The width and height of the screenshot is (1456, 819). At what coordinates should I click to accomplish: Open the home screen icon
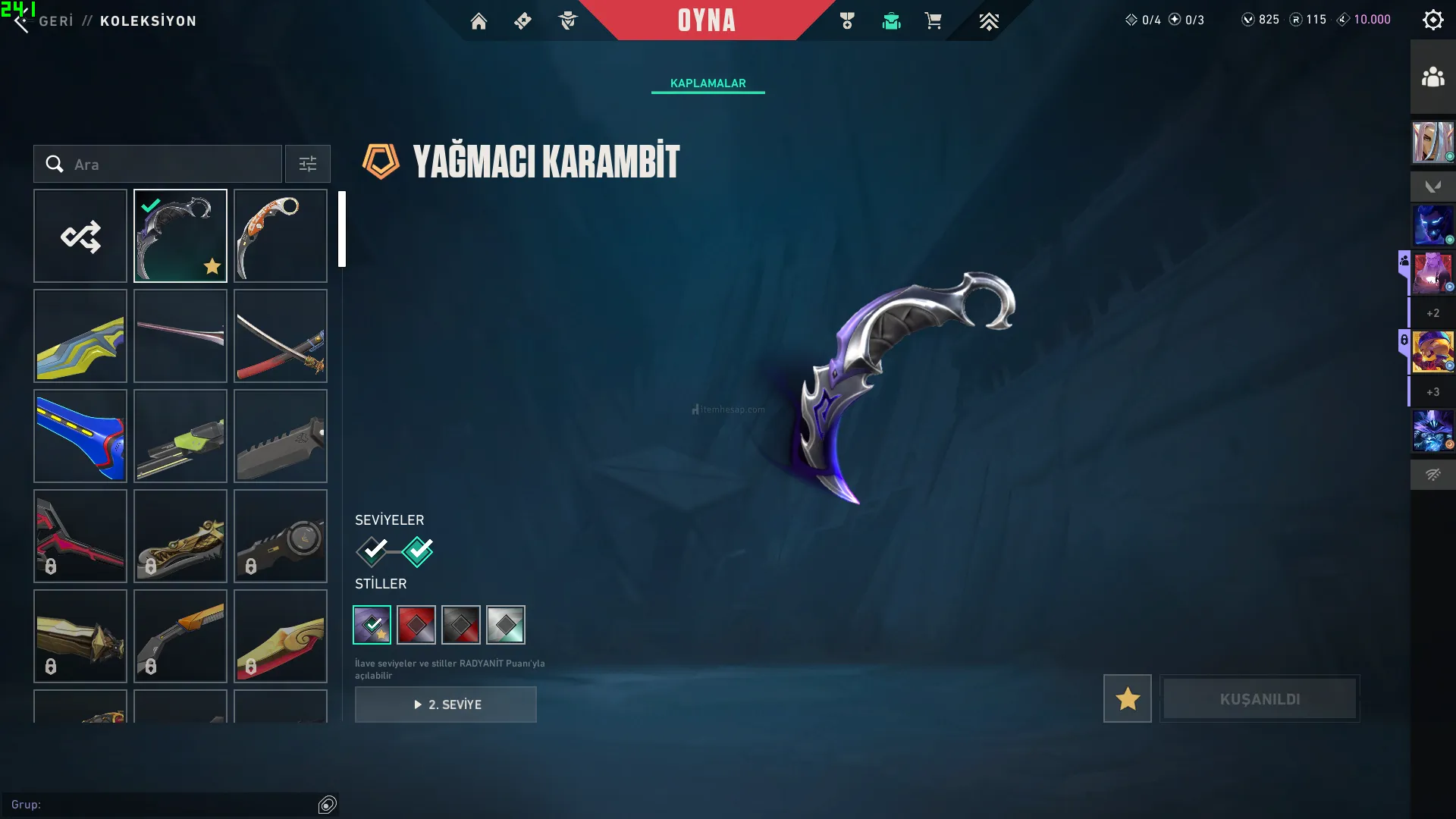coord(479,21)
